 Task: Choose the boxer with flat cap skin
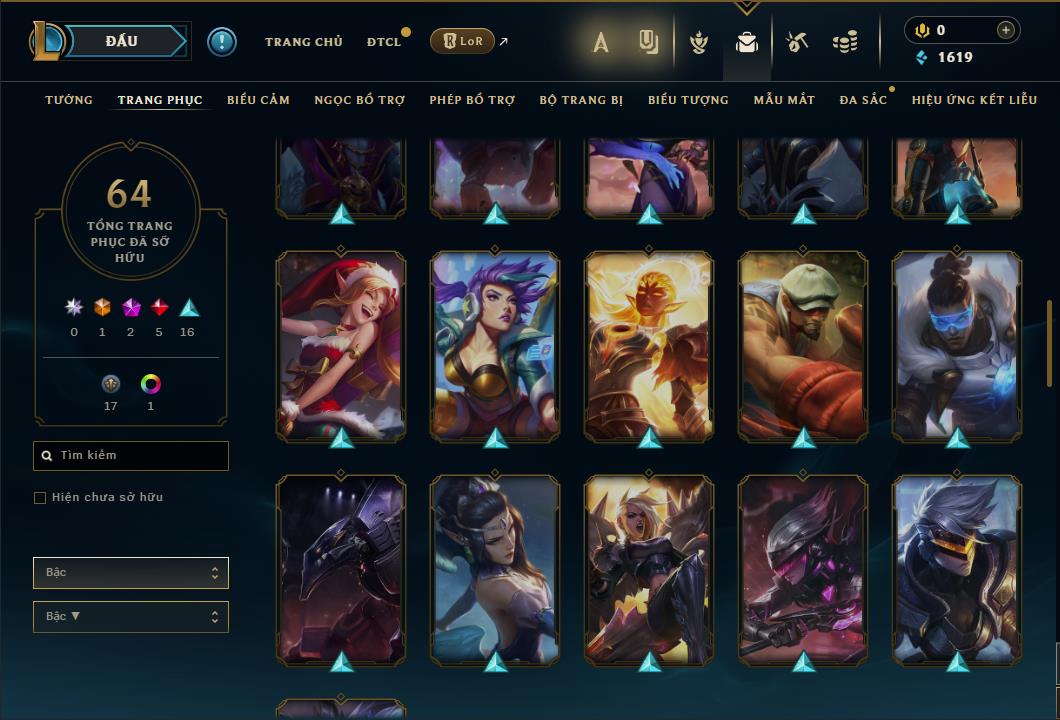tap(803, 345)
